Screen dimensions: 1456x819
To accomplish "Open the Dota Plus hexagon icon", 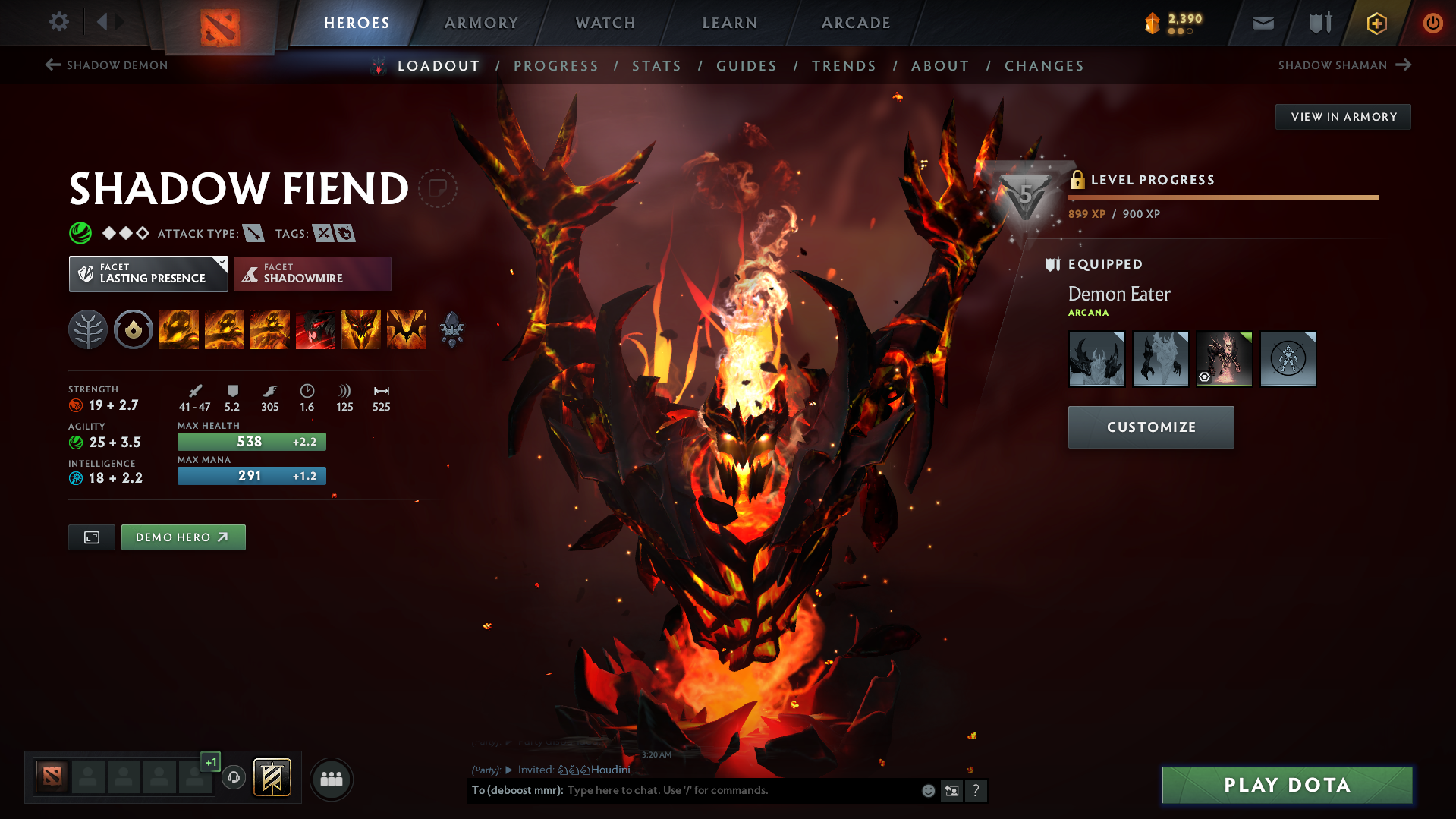I will click(1376, 23).
